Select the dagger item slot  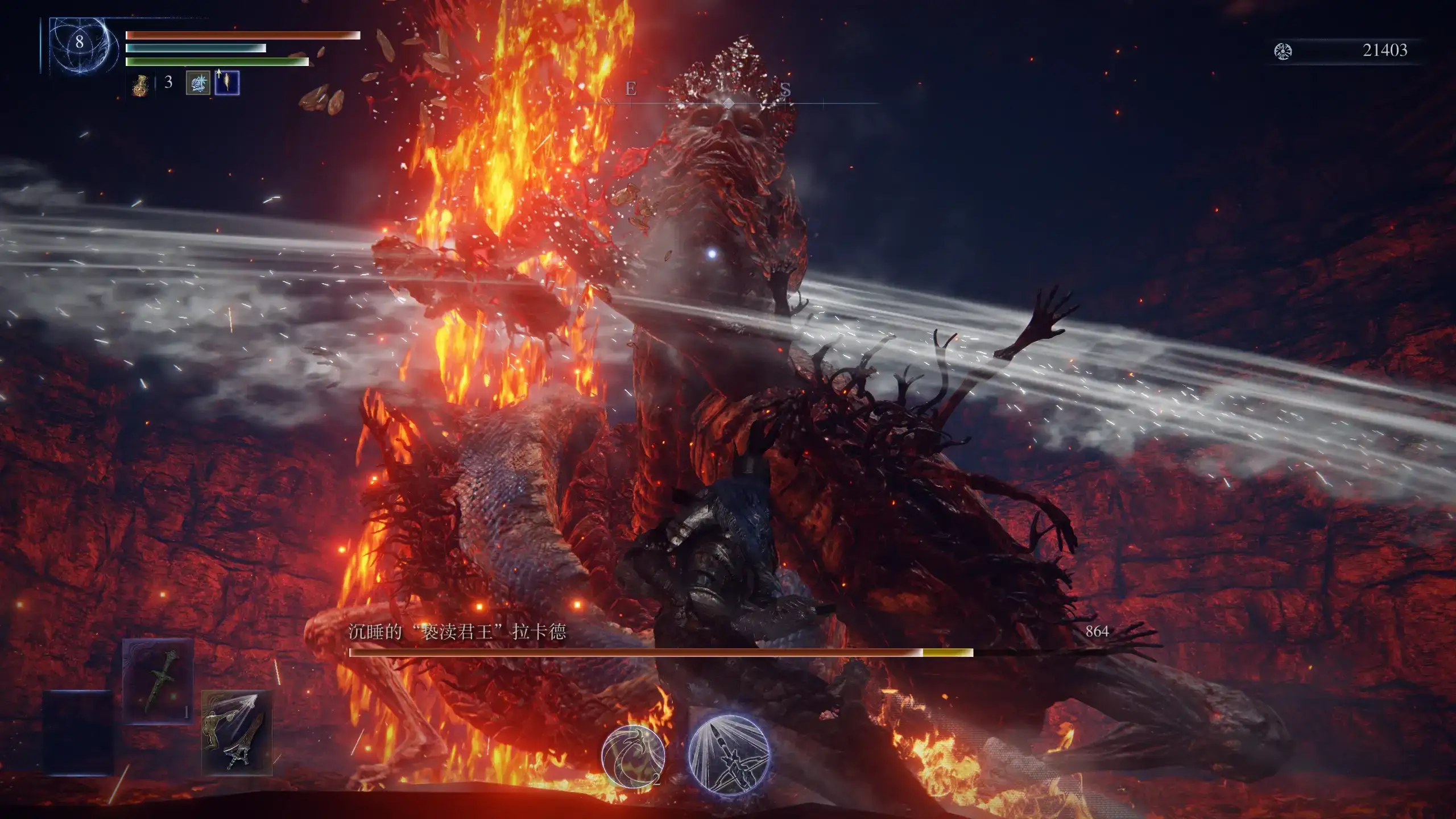(x=158, y=681)
